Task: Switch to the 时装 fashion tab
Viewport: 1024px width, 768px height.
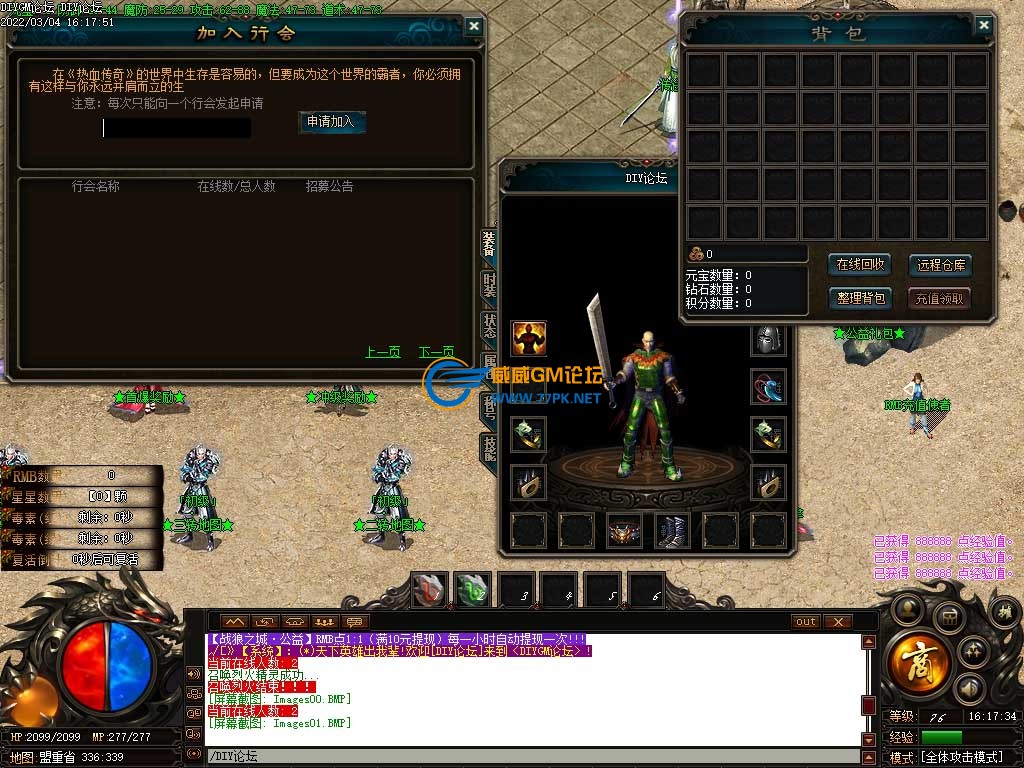Action: click(x=489, y=286)
